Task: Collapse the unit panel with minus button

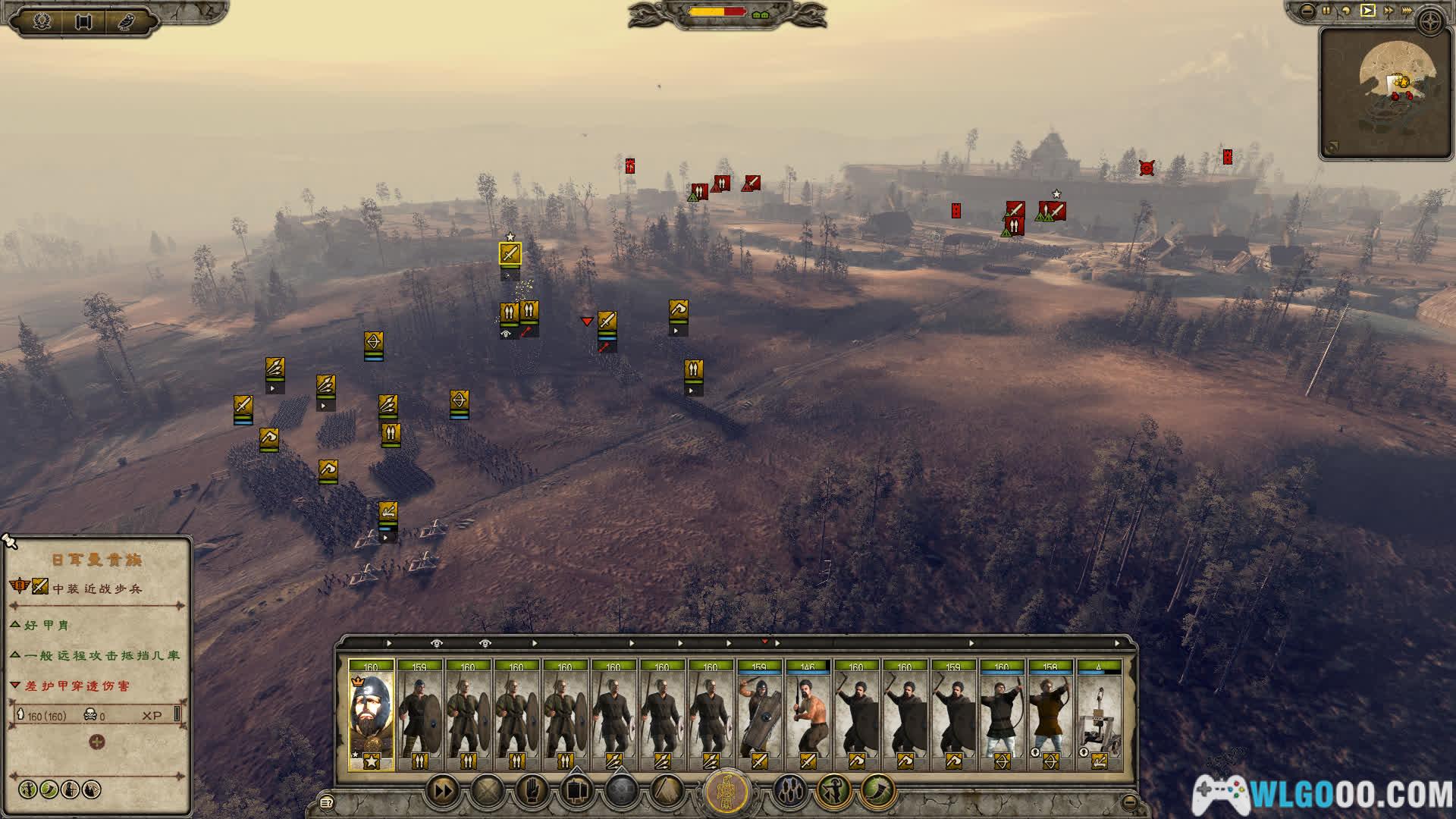Action: point(1129,802)
